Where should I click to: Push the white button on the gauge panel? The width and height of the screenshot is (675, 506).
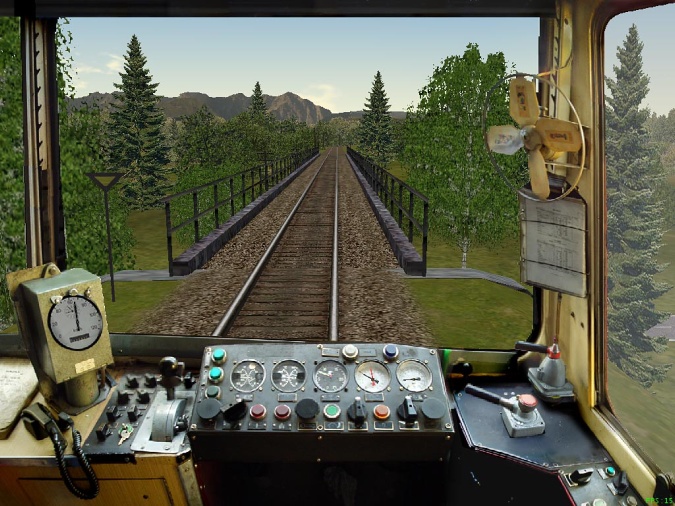(350, 352)
